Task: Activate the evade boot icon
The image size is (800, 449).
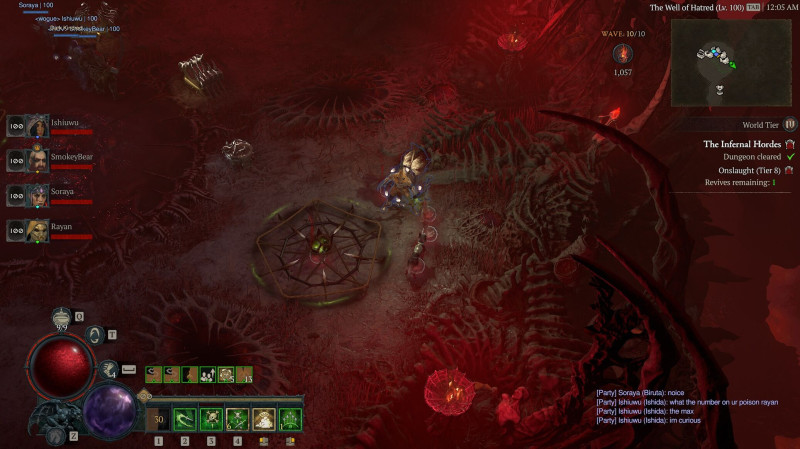Action: click(x=109, y=369)
